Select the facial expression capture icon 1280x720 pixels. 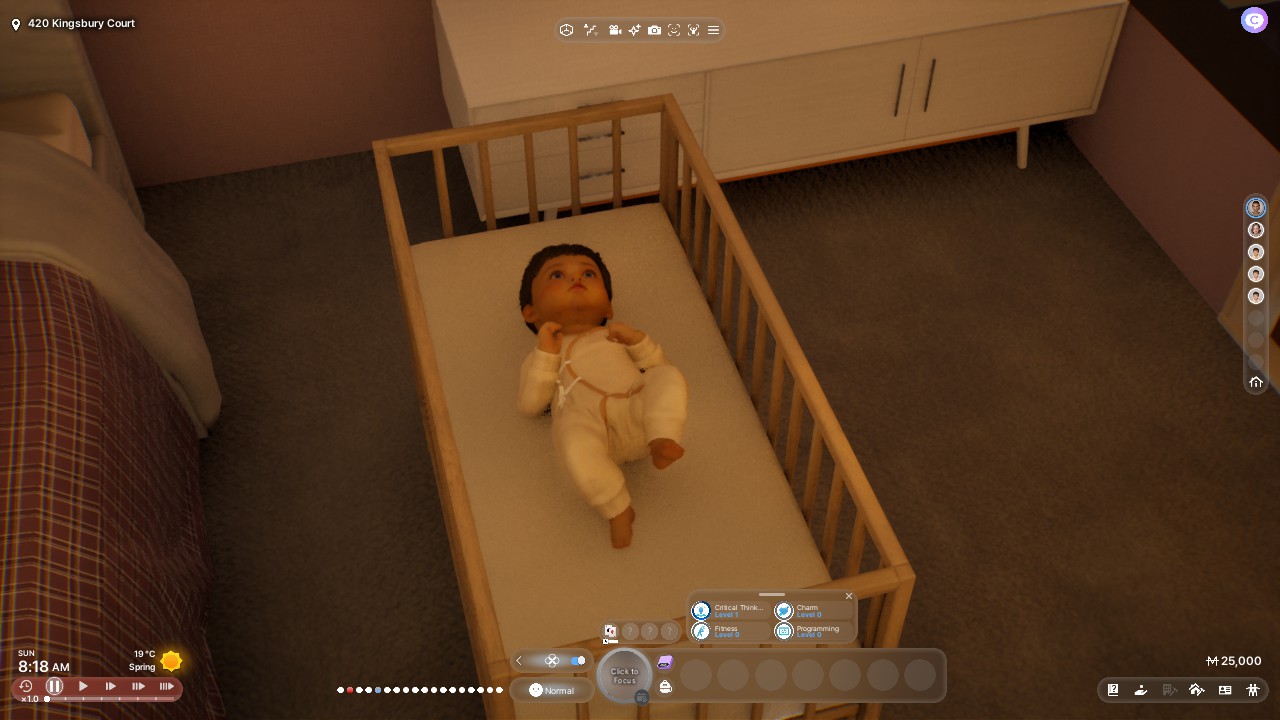tap(674, 30)
